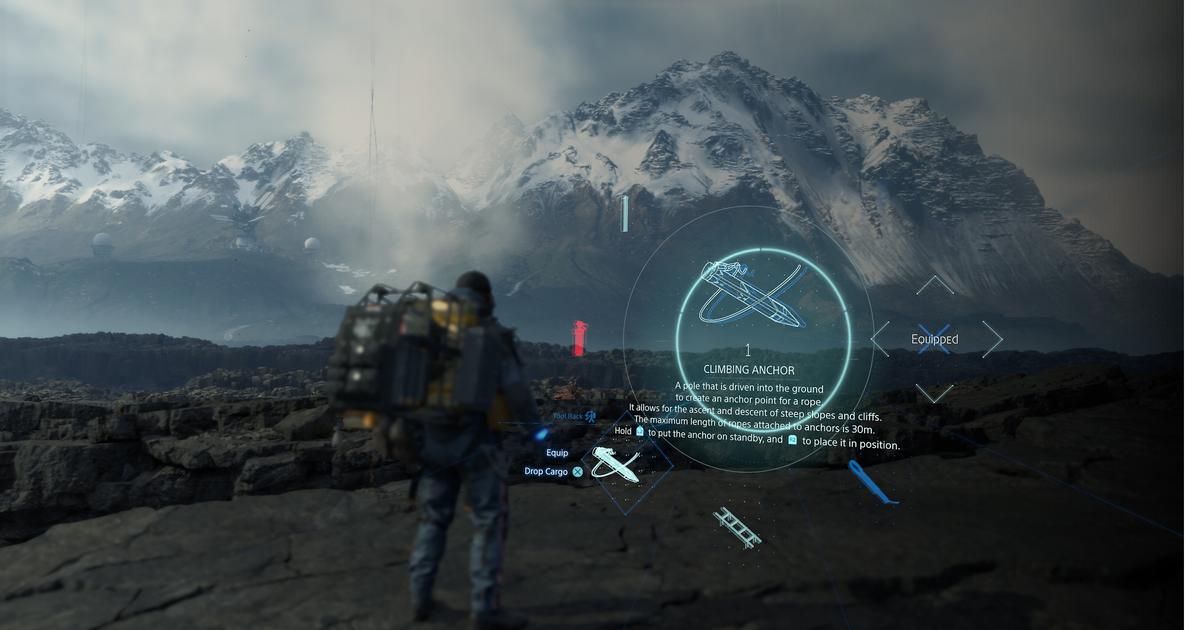Open the Equipped category selector
This screenshot has height=630, width=1200.
point(935,339)
